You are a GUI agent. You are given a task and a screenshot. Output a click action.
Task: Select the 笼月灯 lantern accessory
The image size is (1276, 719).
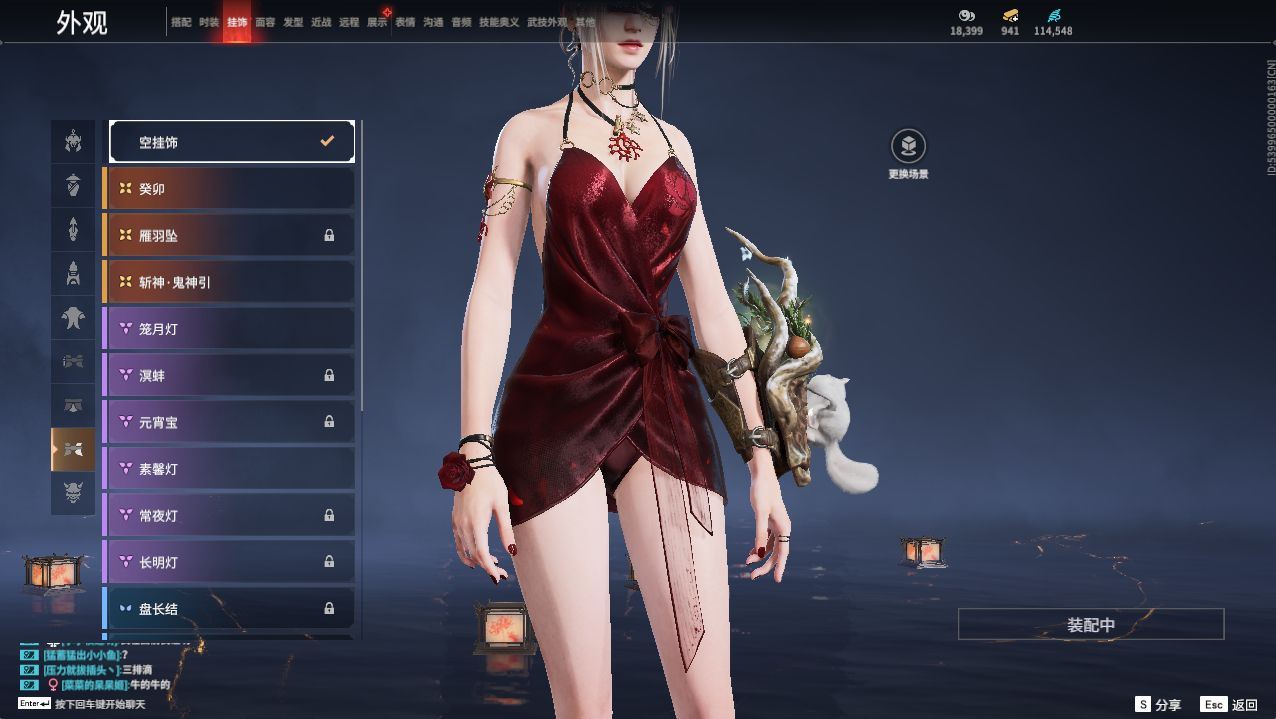[x=230, y=329]
